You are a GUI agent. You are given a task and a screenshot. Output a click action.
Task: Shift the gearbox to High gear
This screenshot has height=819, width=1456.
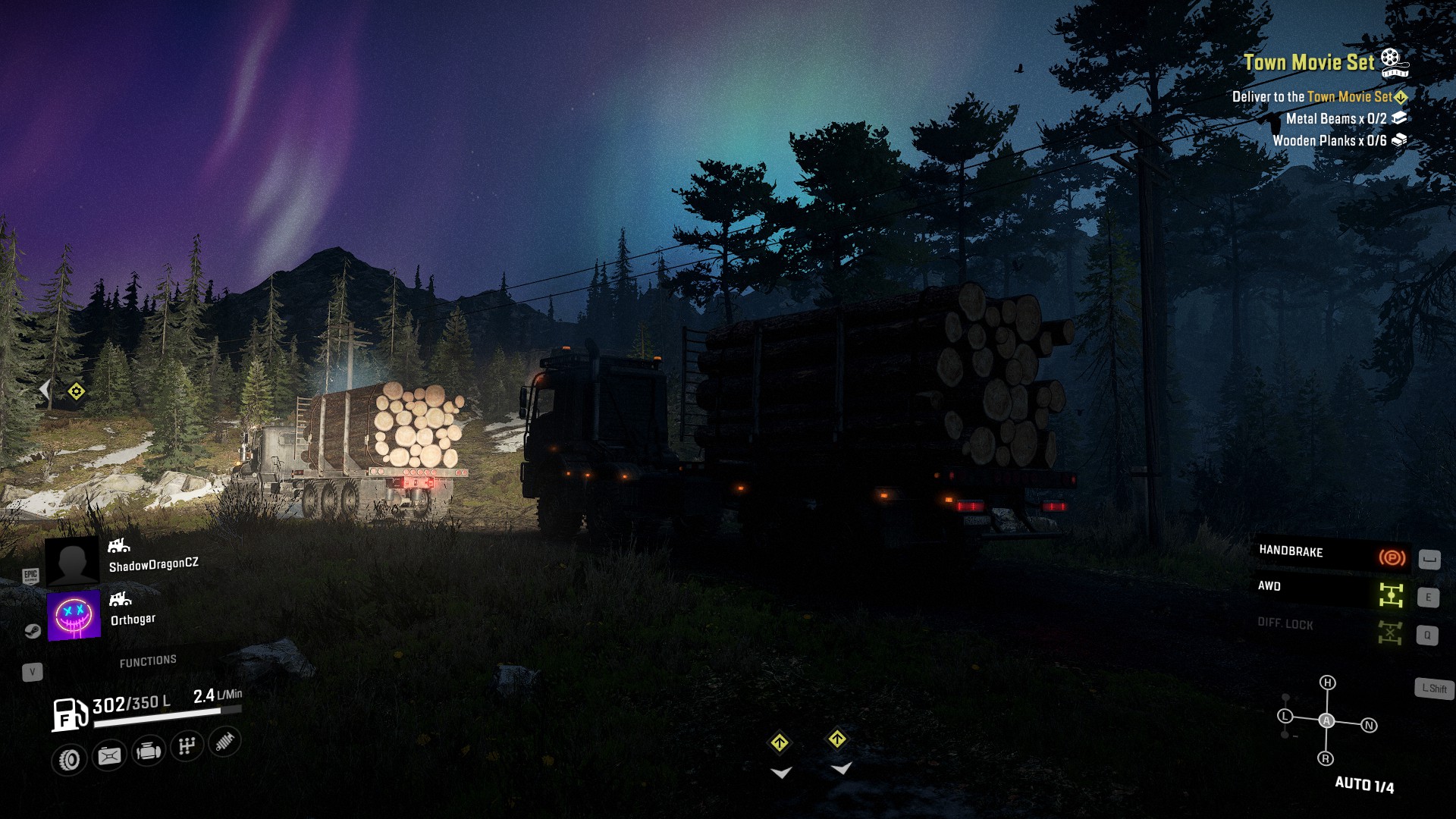(x=1327, y=682)
